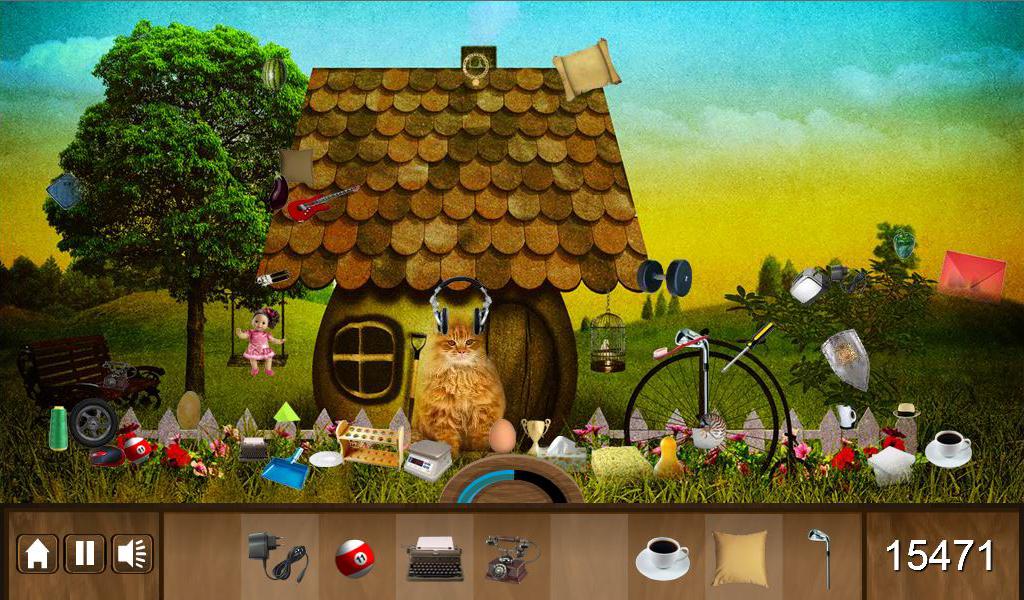This screenshot has width=1024, height=600.
Task: Select the antique telephone slot
Action: pos(511,557)
